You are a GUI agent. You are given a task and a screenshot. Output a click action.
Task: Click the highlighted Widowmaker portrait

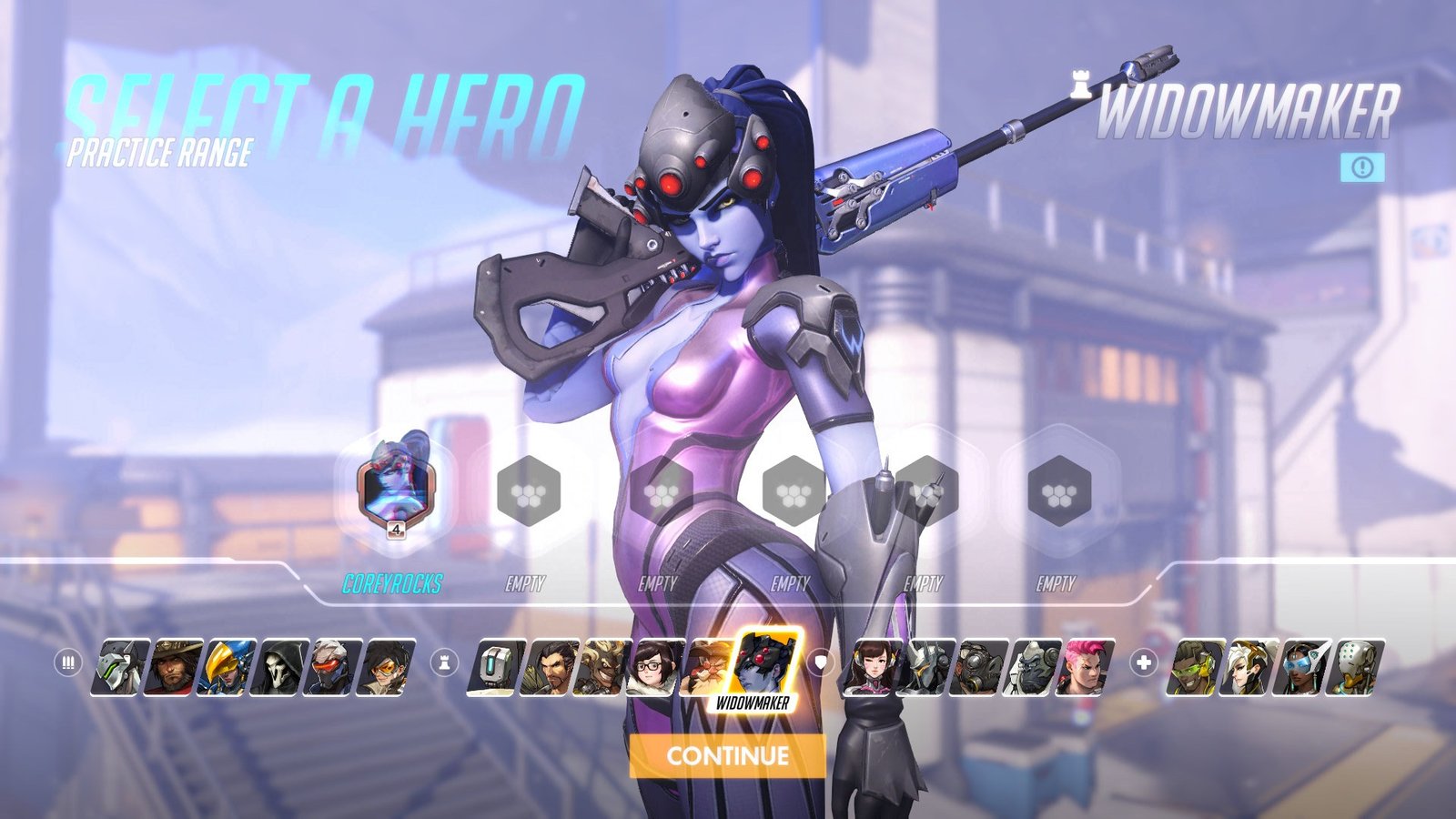tap(764, 664)
